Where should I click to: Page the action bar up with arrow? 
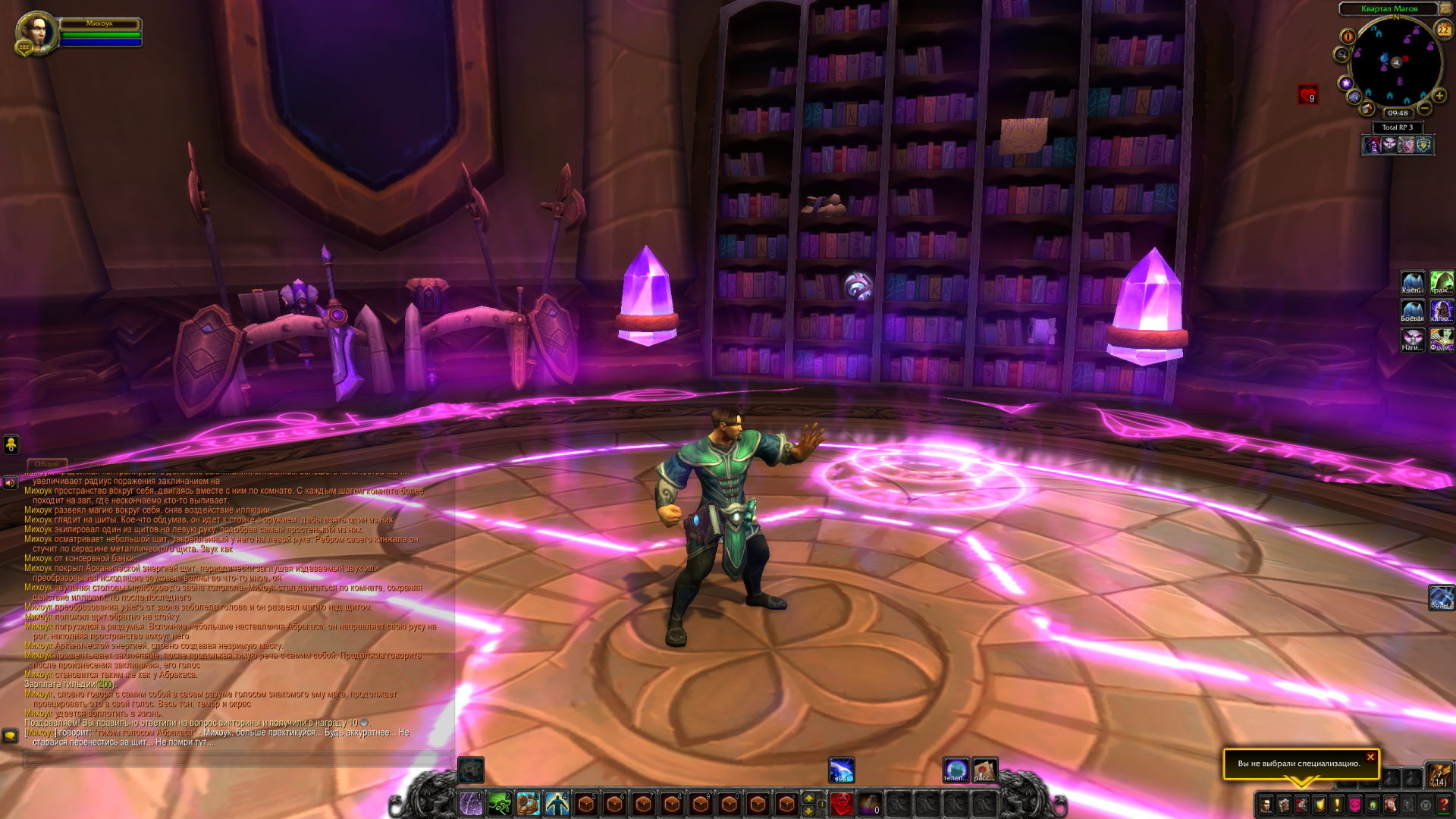(809, 798)
